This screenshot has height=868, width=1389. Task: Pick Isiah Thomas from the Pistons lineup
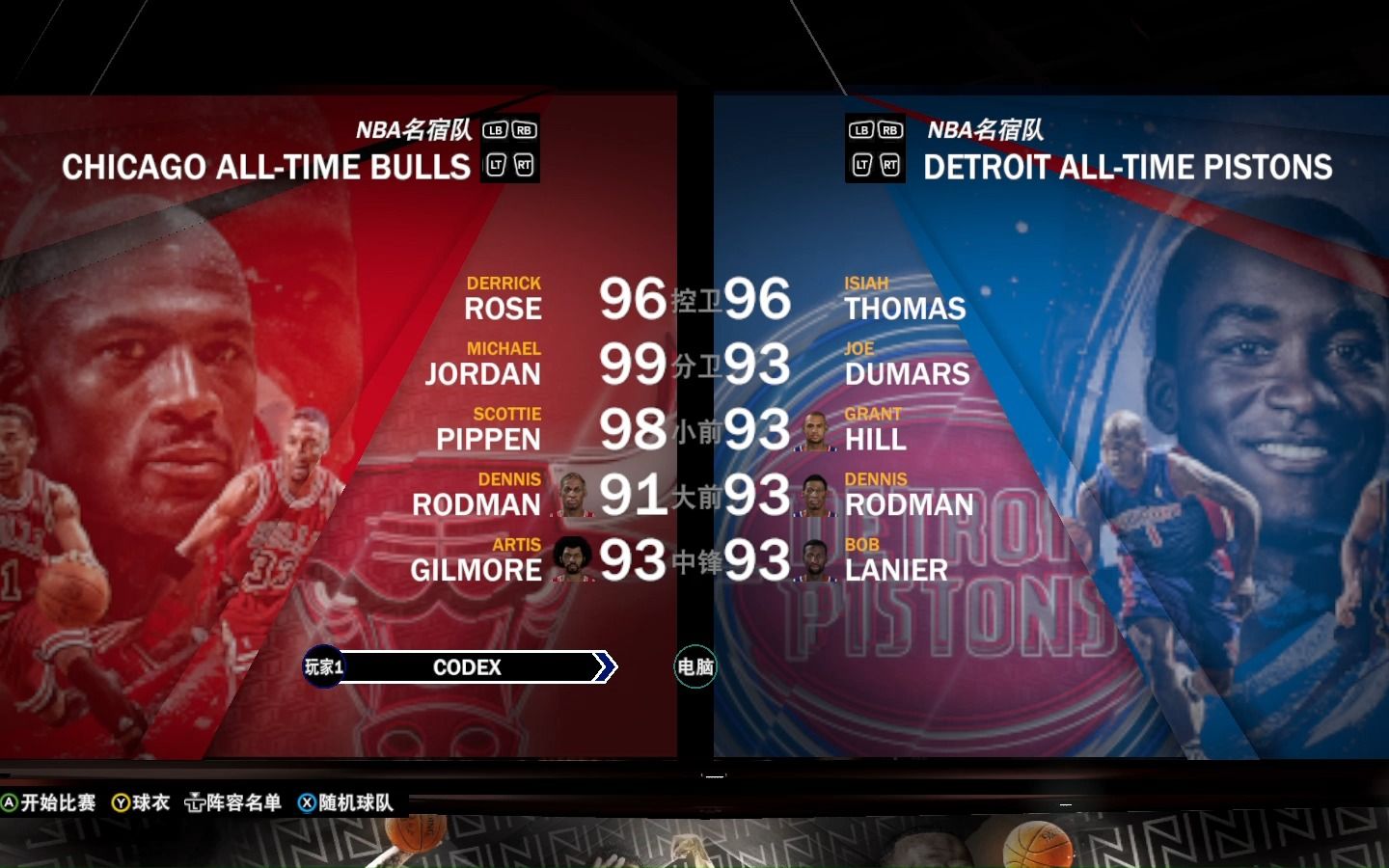[905, 299]
